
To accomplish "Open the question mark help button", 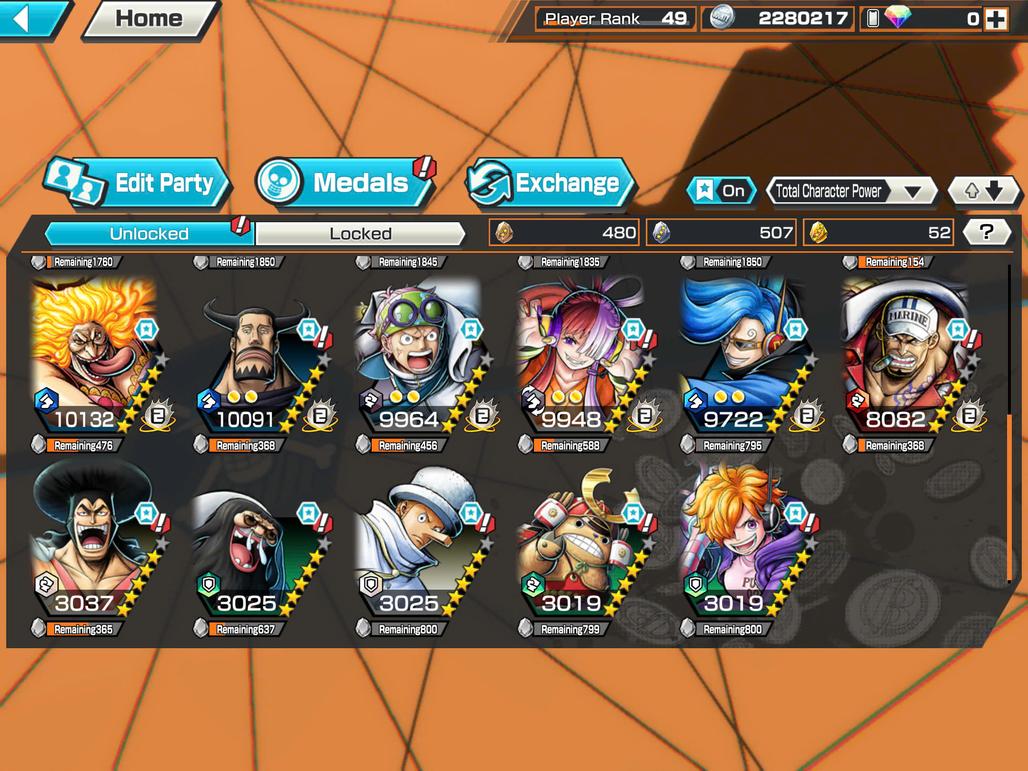I will 986,233.
